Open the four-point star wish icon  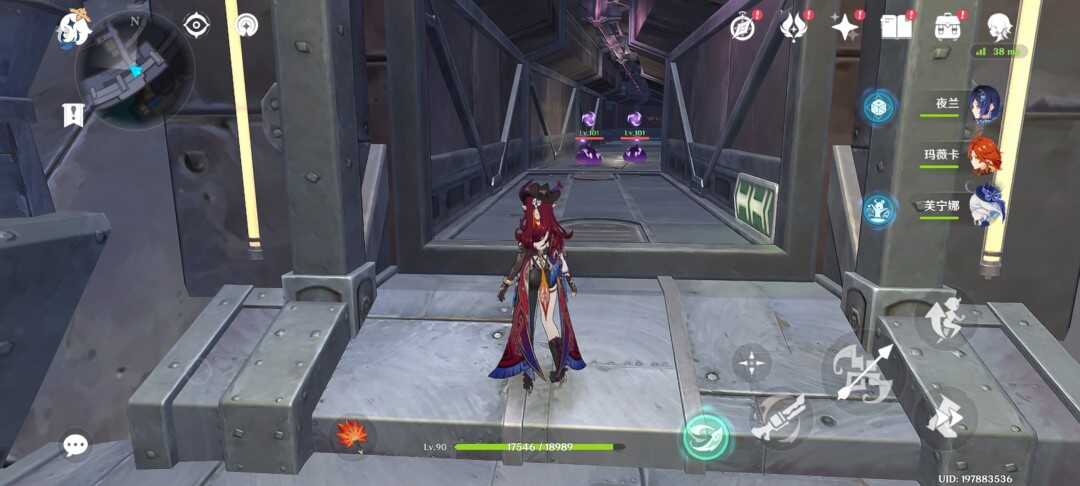[845, 27]
